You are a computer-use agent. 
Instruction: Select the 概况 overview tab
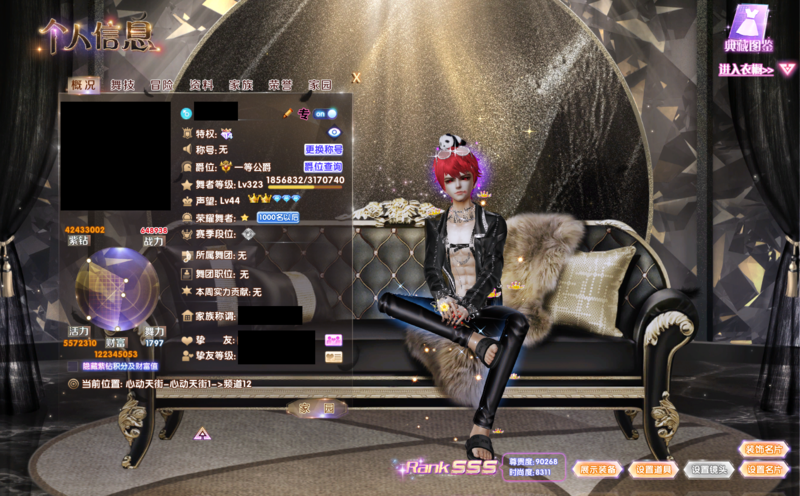pyautogui.click(x=83, y=85)
